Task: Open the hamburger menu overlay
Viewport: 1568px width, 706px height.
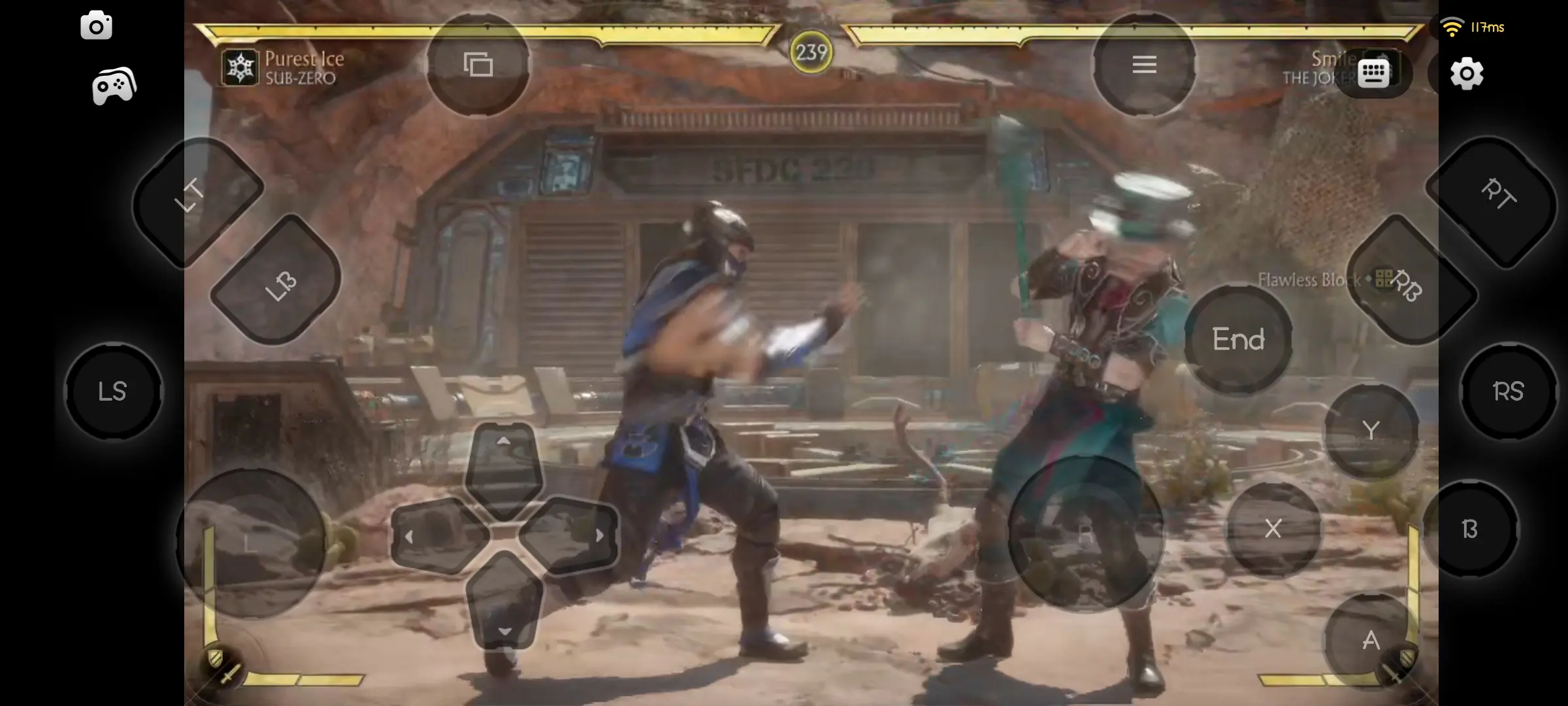Action: pos(1145,64)
